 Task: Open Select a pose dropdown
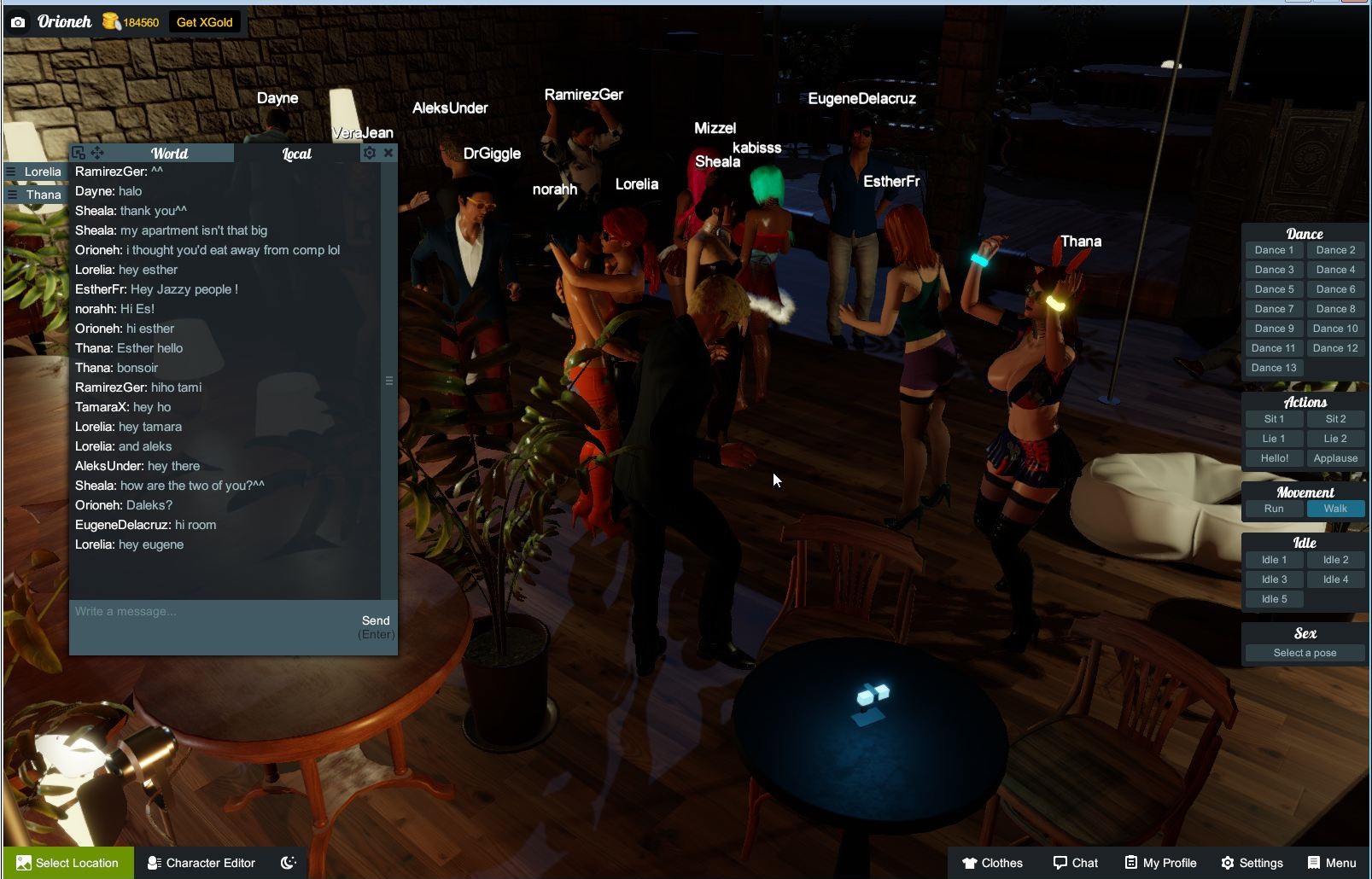point(1304,652)
